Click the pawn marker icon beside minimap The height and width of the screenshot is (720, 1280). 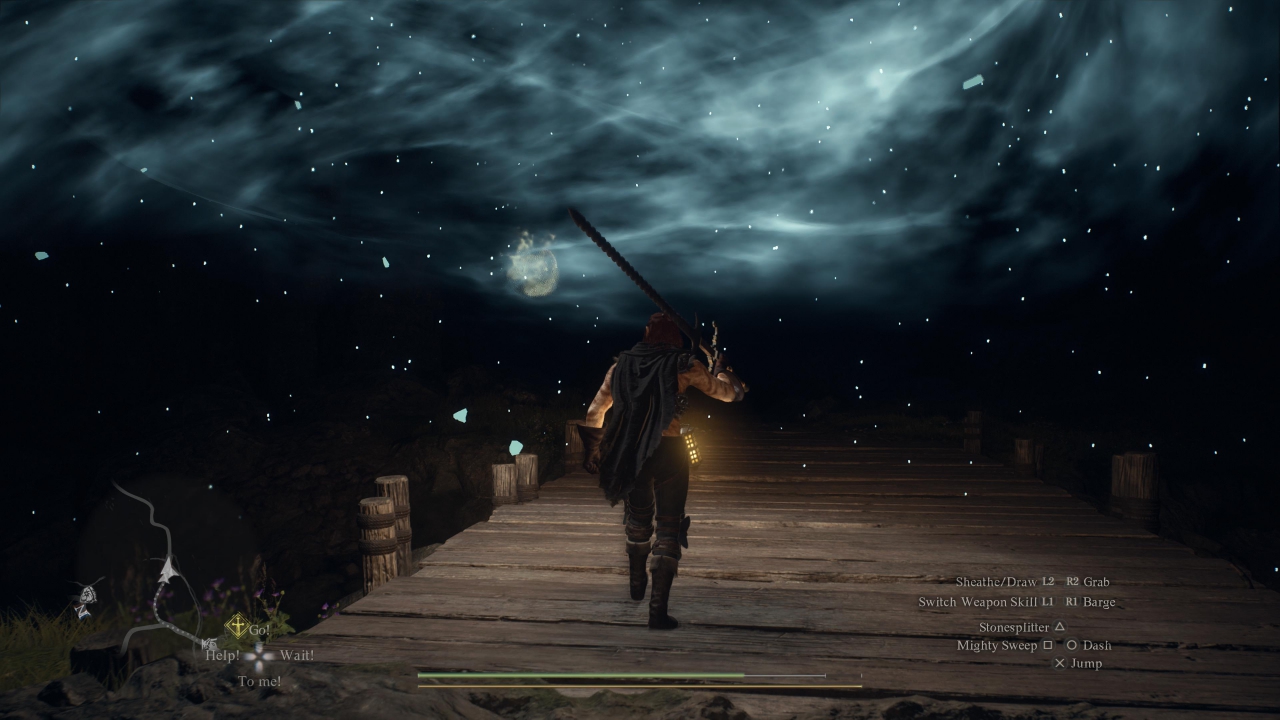point(87,598)
